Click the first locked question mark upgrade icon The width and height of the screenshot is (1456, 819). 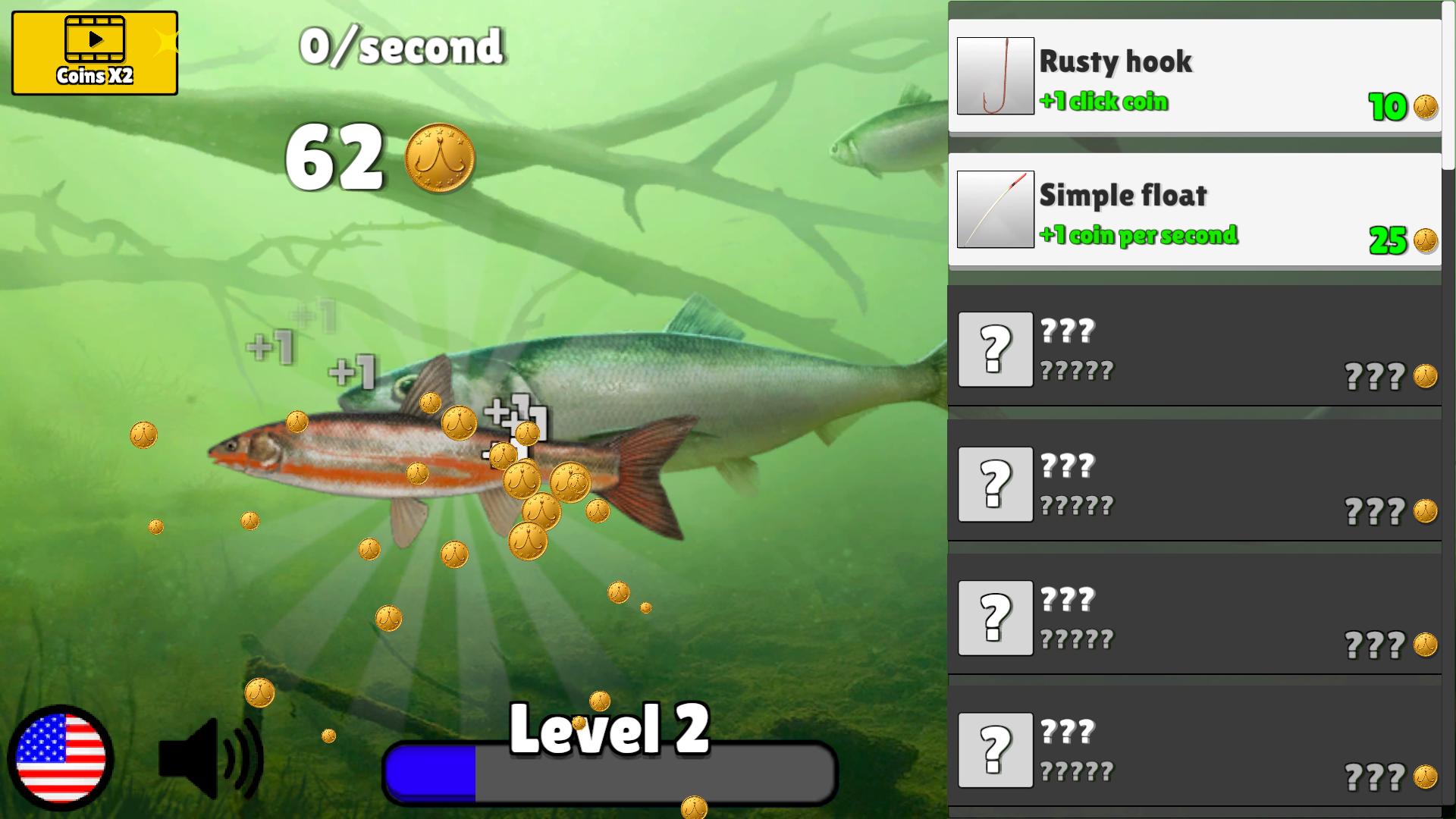click(x=996, y=350)
